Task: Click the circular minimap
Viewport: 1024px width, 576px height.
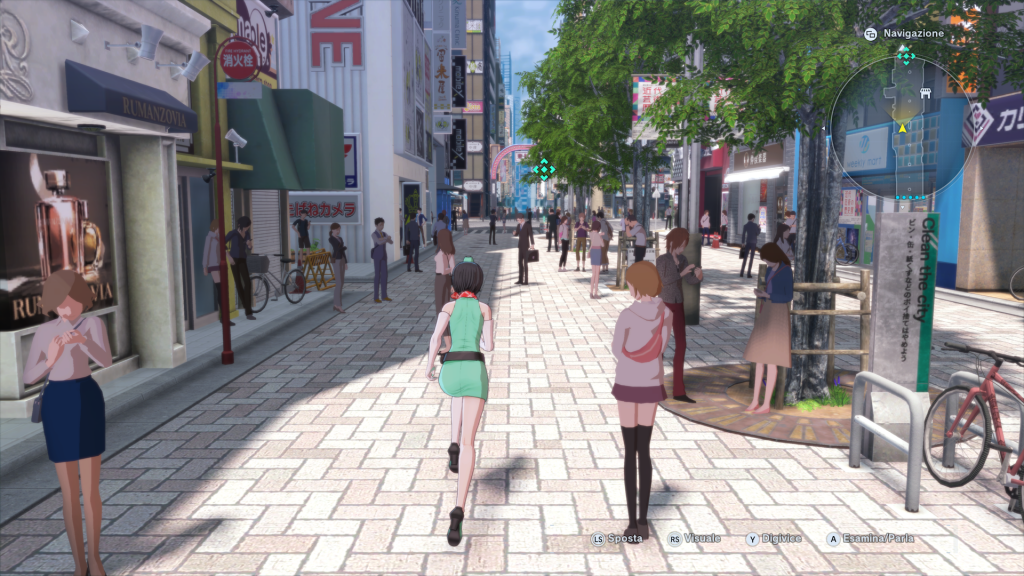Action: coord(902,126)
